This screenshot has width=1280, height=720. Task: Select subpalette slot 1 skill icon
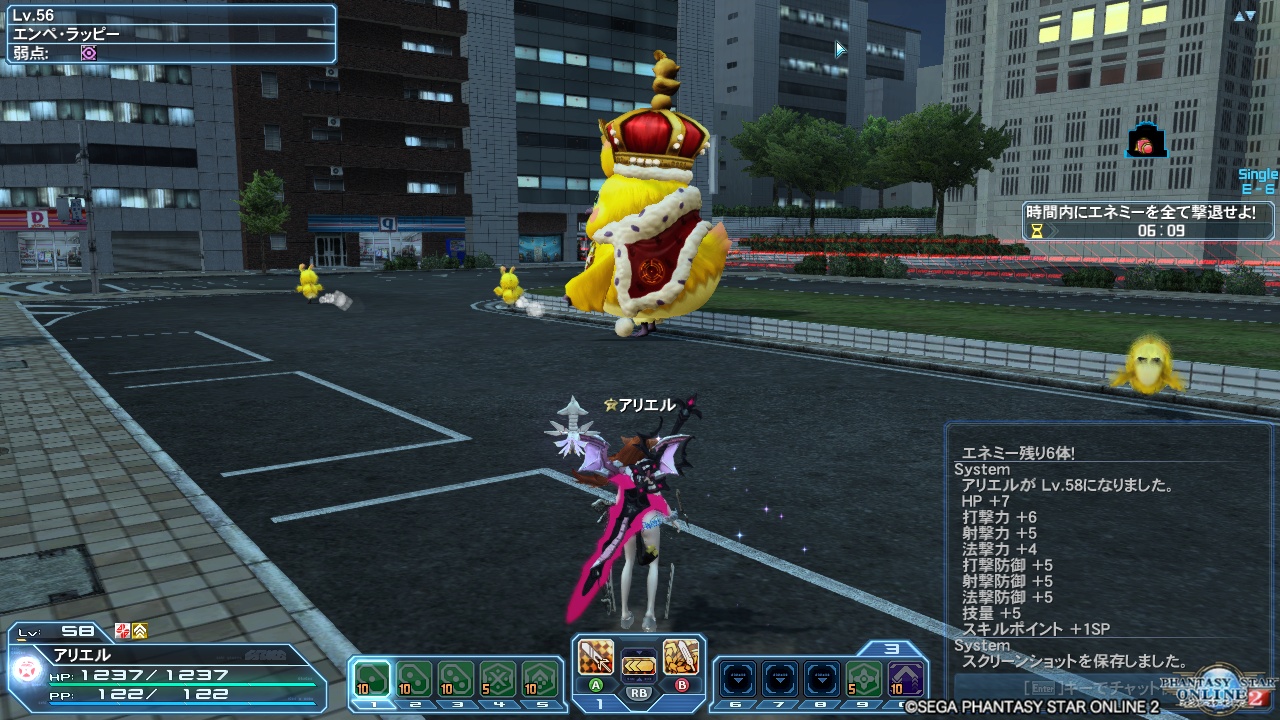(x=372, y=680)
